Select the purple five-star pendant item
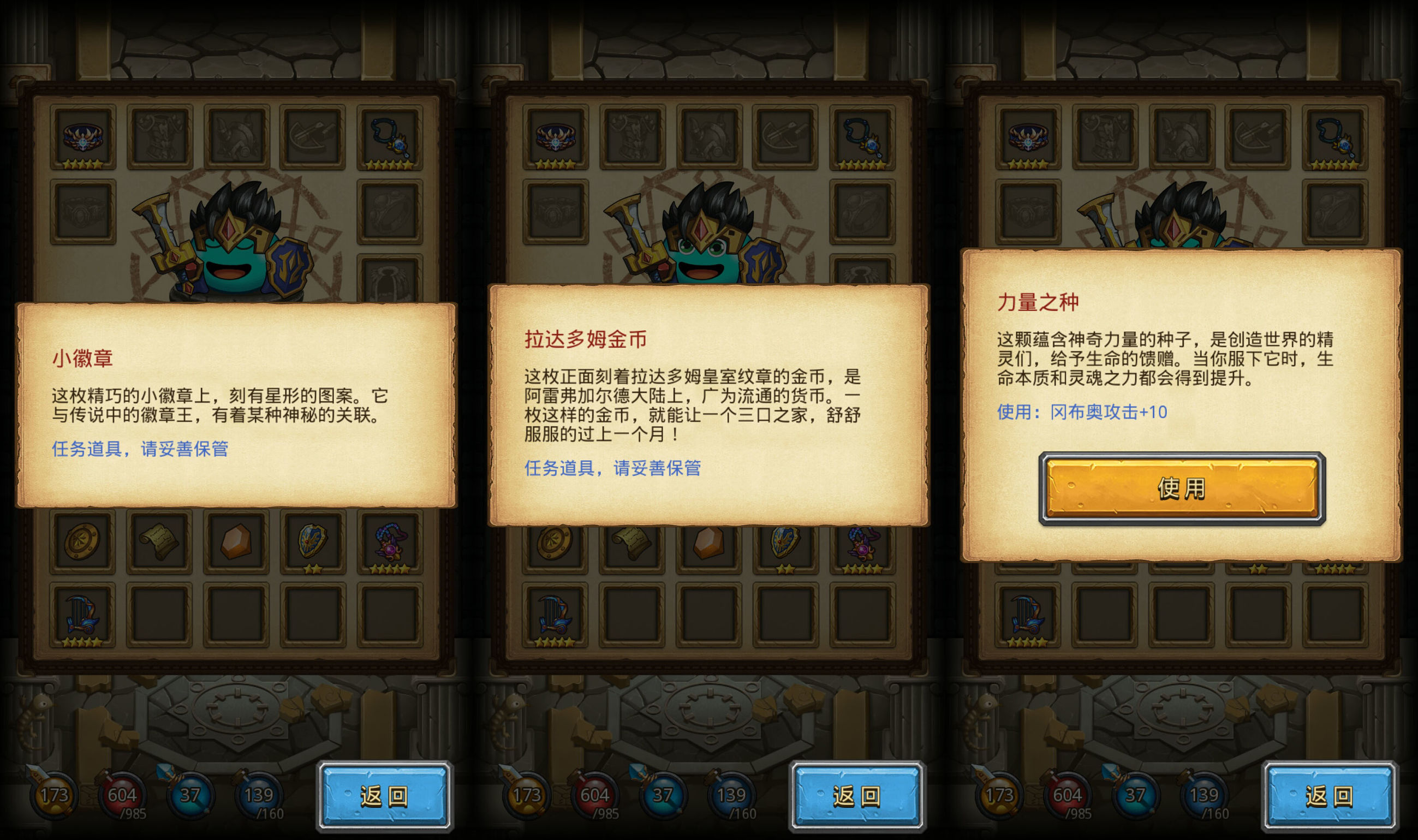Viewport: 1418px width, 840px height. pyautogui.click(x=391, y=540)
